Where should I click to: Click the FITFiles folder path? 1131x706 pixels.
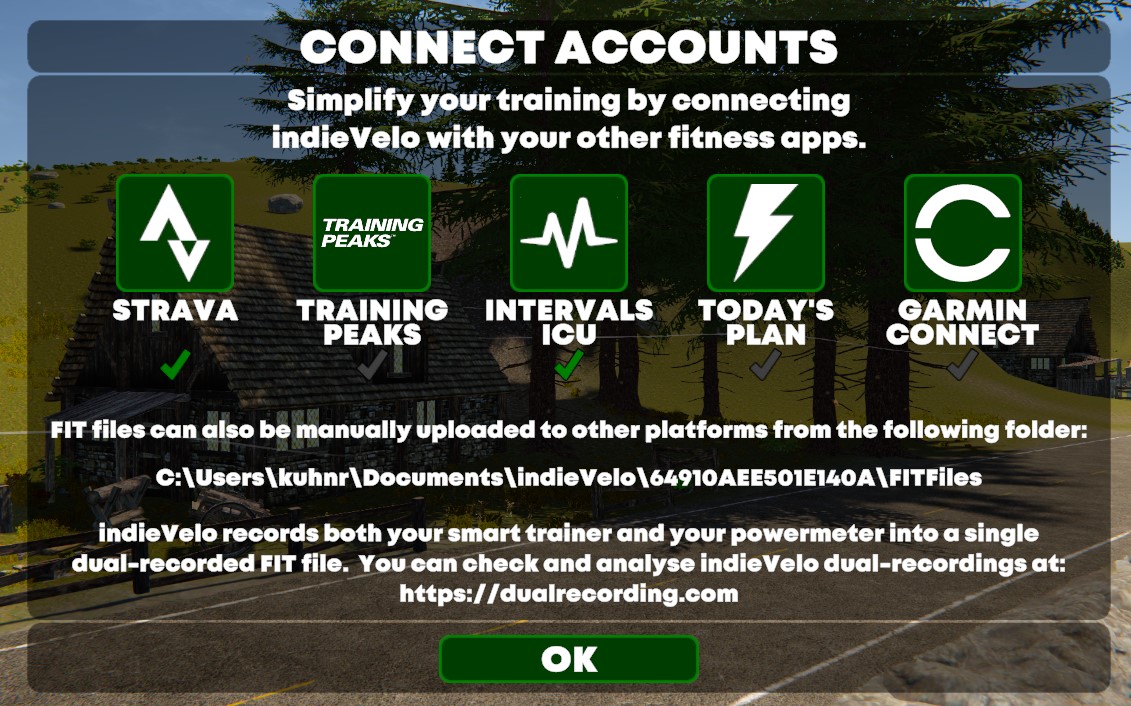point(568,478)
